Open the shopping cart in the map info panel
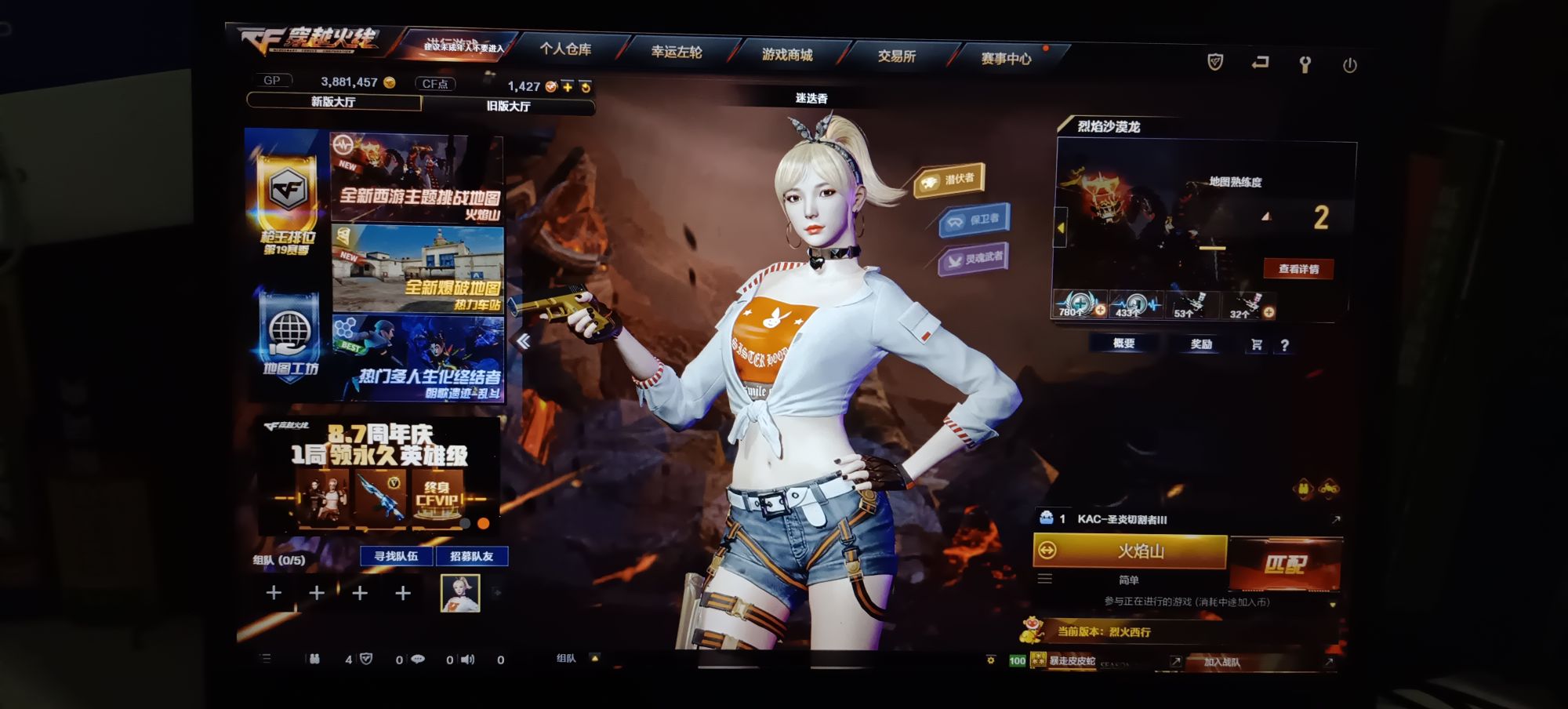The height and width of the screenshot is (709, 1568). [1255, 345]
